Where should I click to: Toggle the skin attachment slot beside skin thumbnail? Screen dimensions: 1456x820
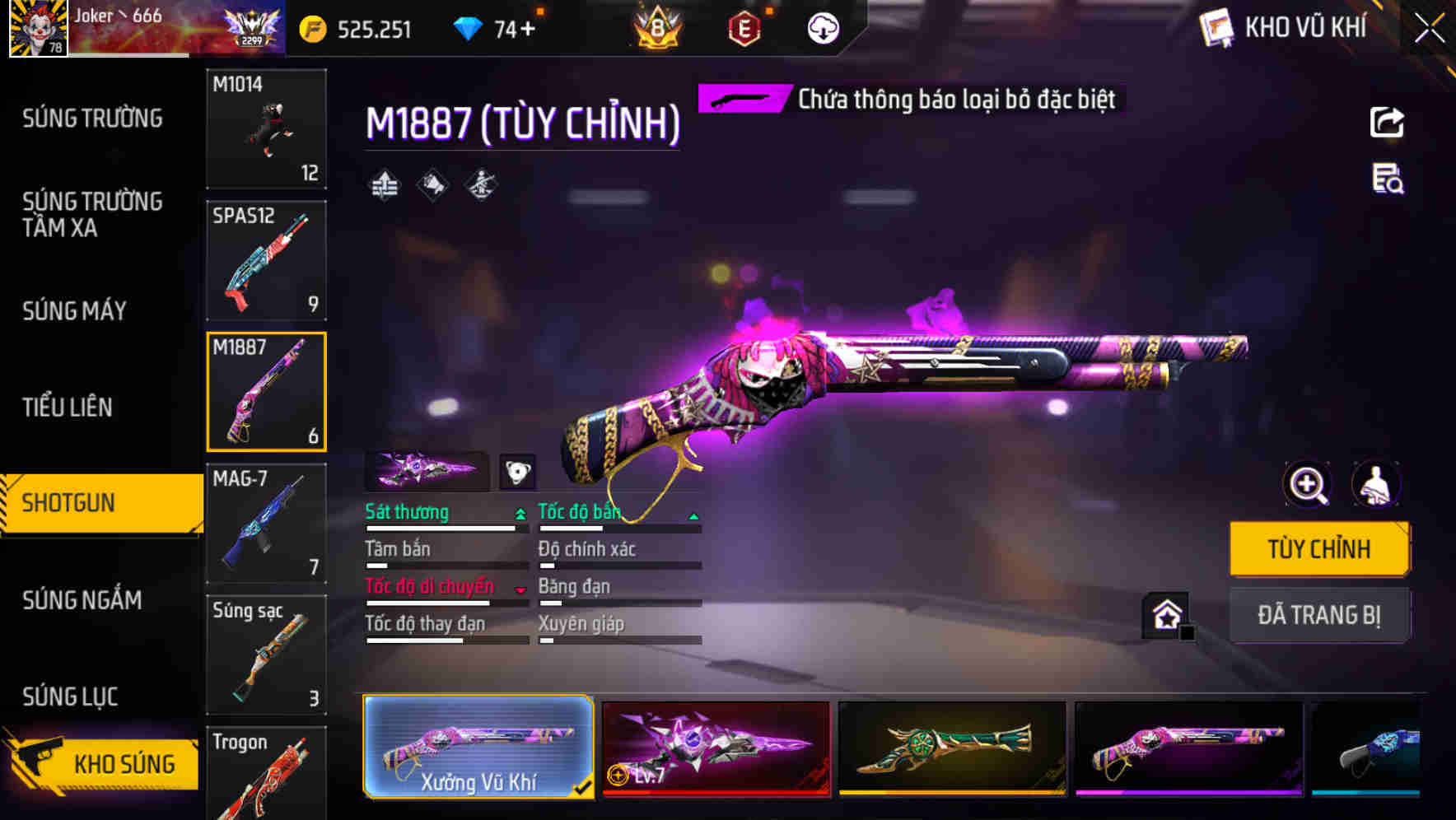tap(518, 471)
